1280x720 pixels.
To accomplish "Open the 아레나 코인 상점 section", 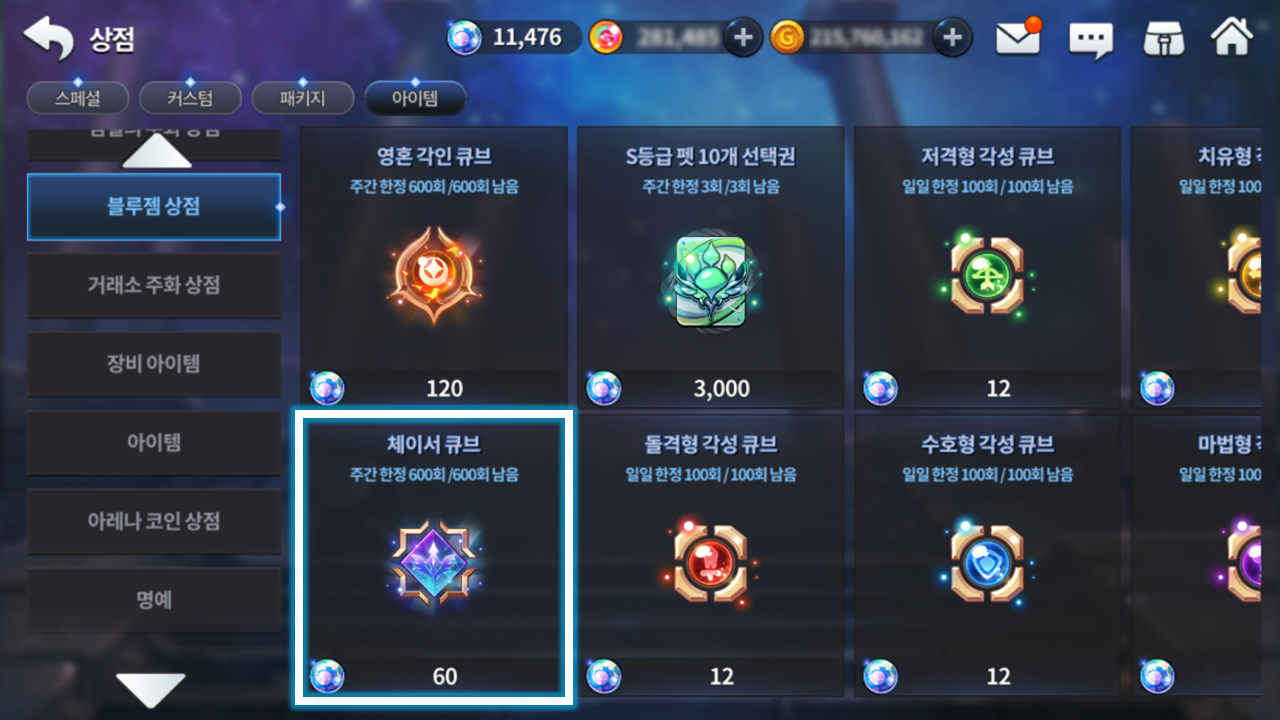I will 154,521.
